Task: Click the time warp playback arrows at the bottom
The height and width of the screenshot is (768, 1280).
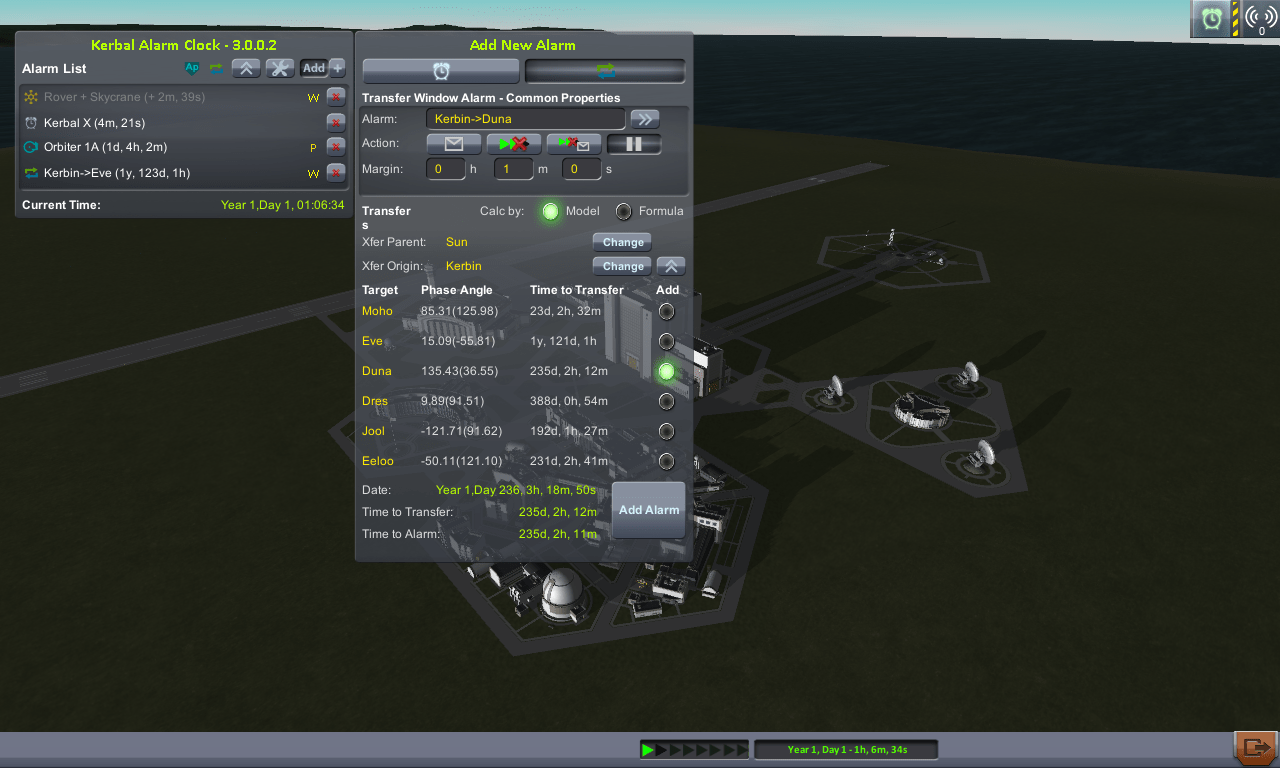Action: click(x=694, y=748)
